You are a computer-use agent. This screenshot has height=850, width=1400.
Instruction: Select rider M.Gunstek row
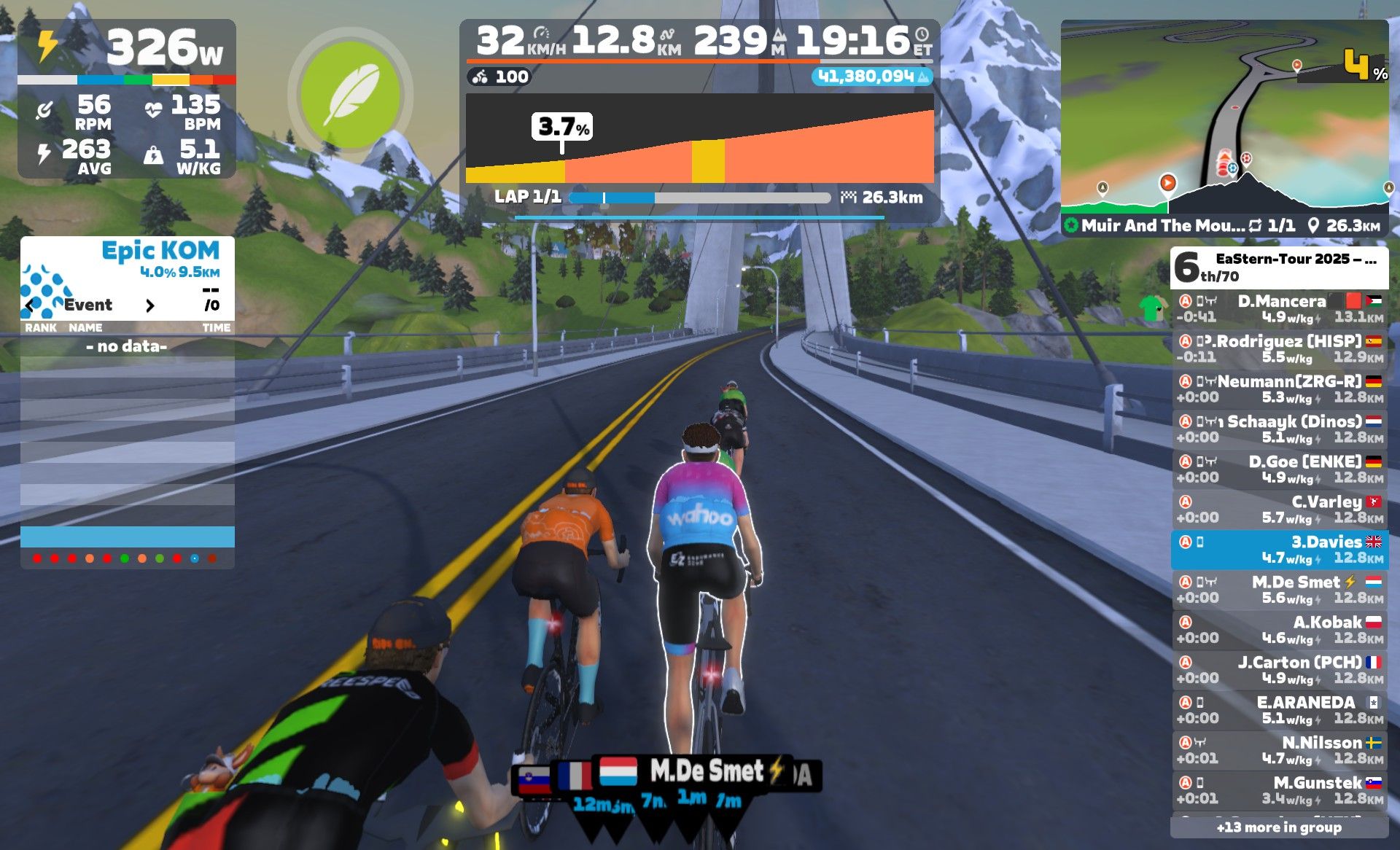[x=1280, y=789]
